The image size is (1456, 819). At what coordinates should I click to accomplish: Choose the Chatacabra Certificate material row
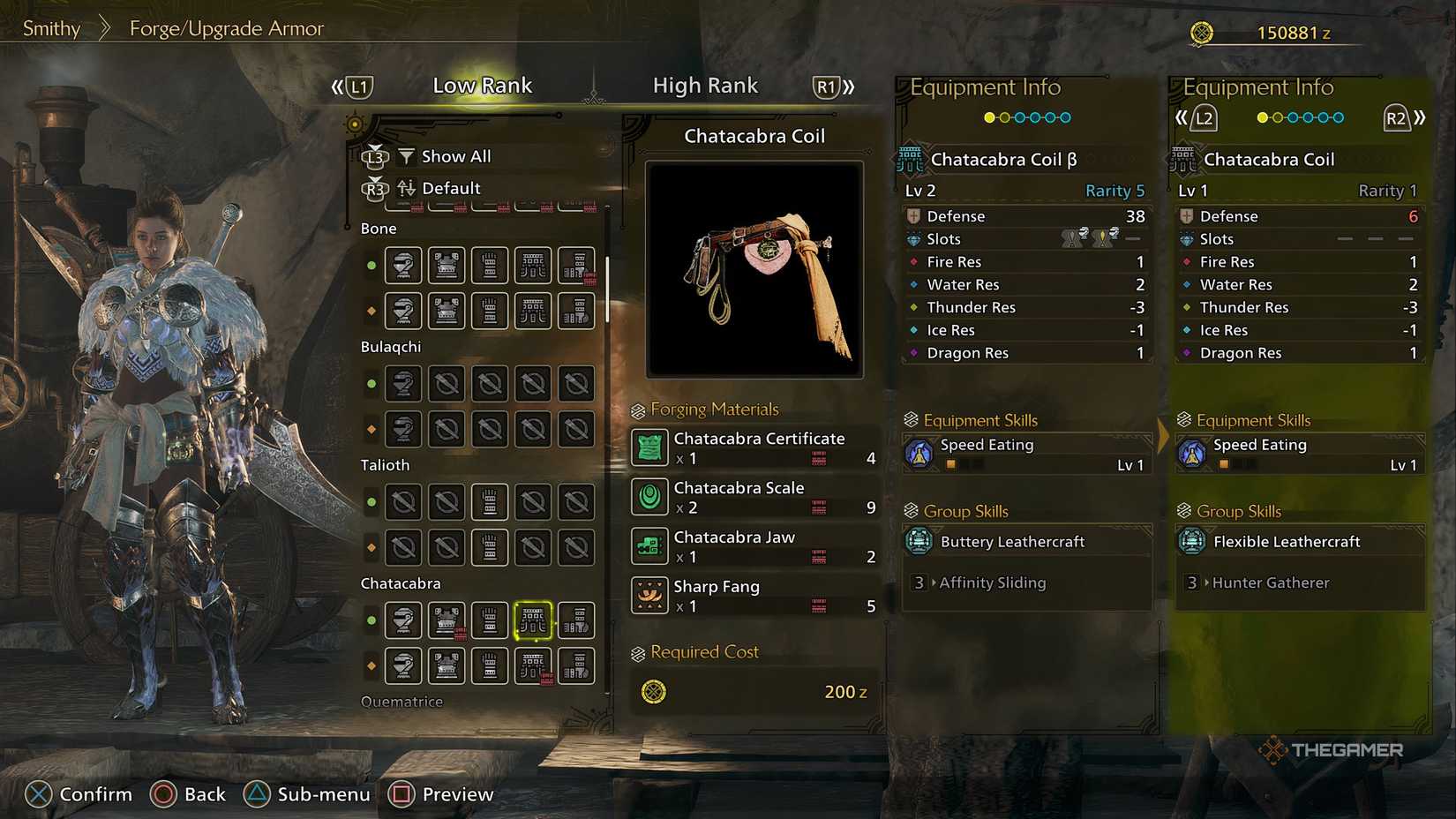point(754,447)
